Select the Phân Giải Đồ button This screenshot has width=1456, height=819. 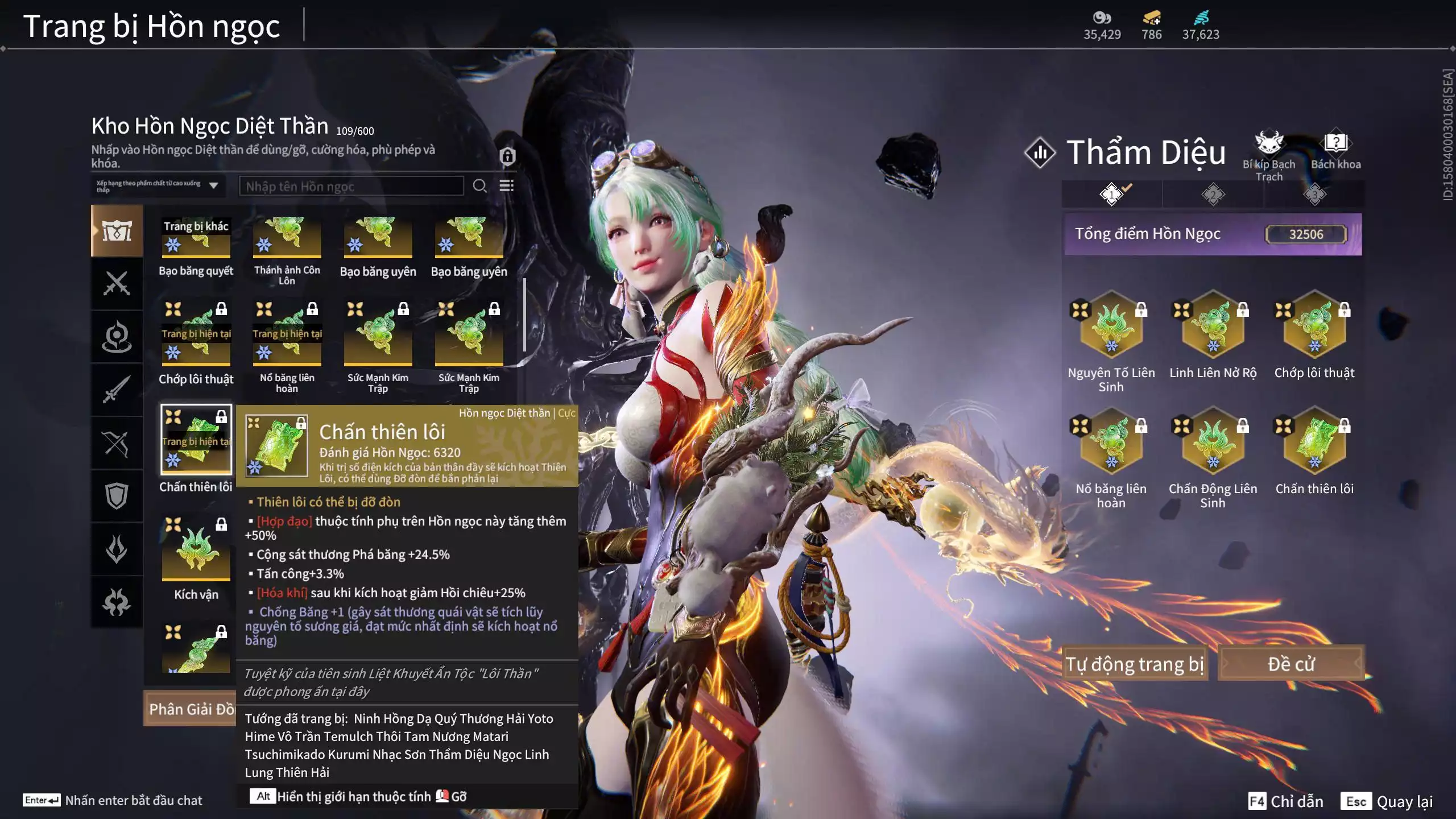point(191,709)
